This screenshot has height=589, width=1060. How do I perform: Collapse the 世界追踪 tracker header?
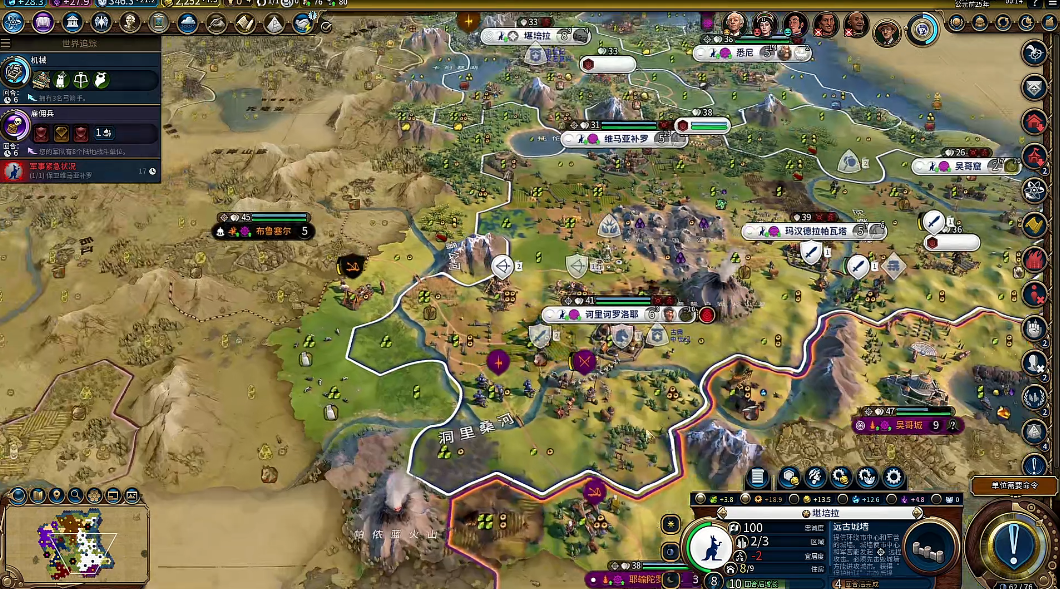(8, 43)
